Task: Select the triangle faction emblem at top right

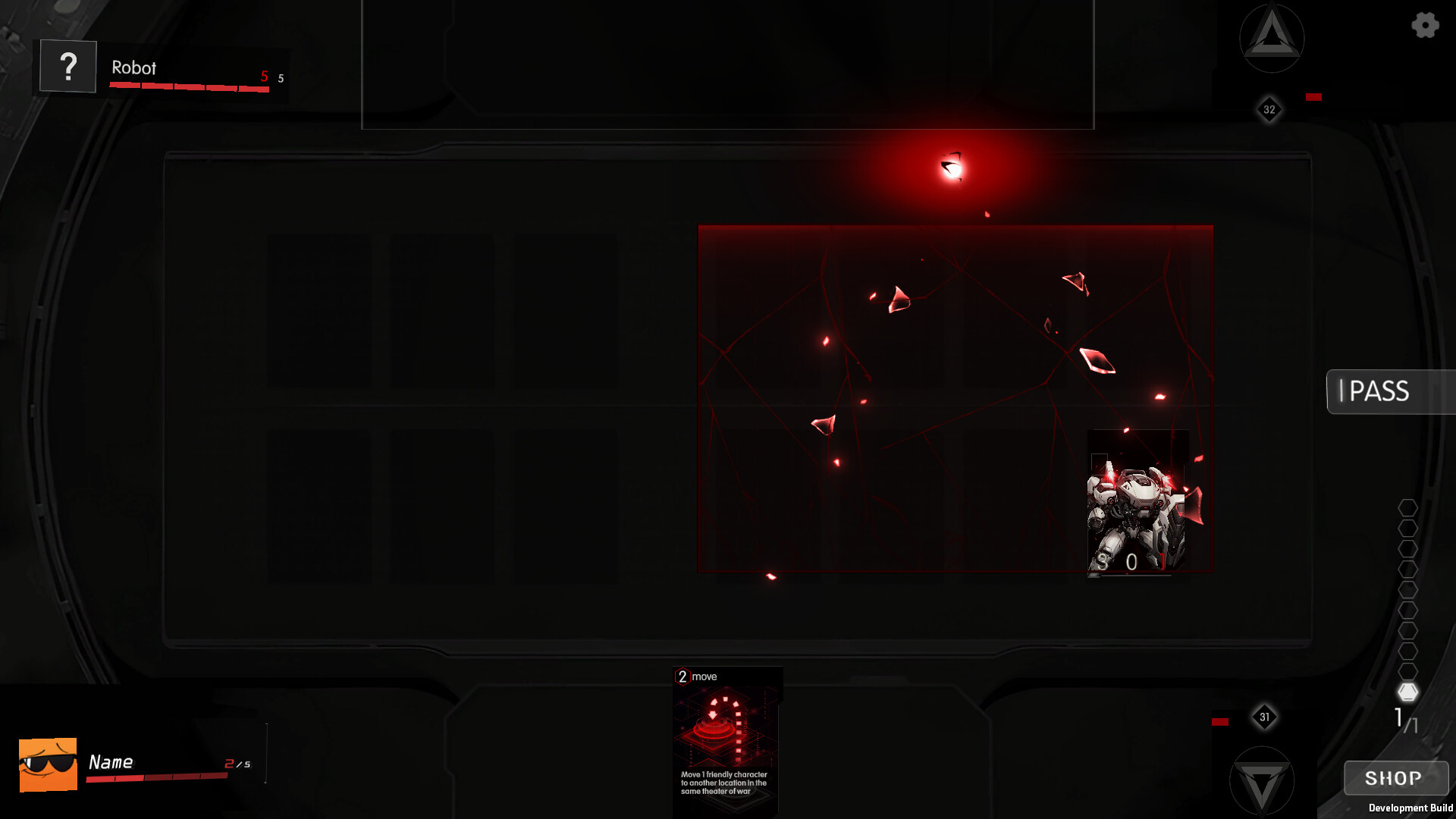Action: [x=1271, y=39]
